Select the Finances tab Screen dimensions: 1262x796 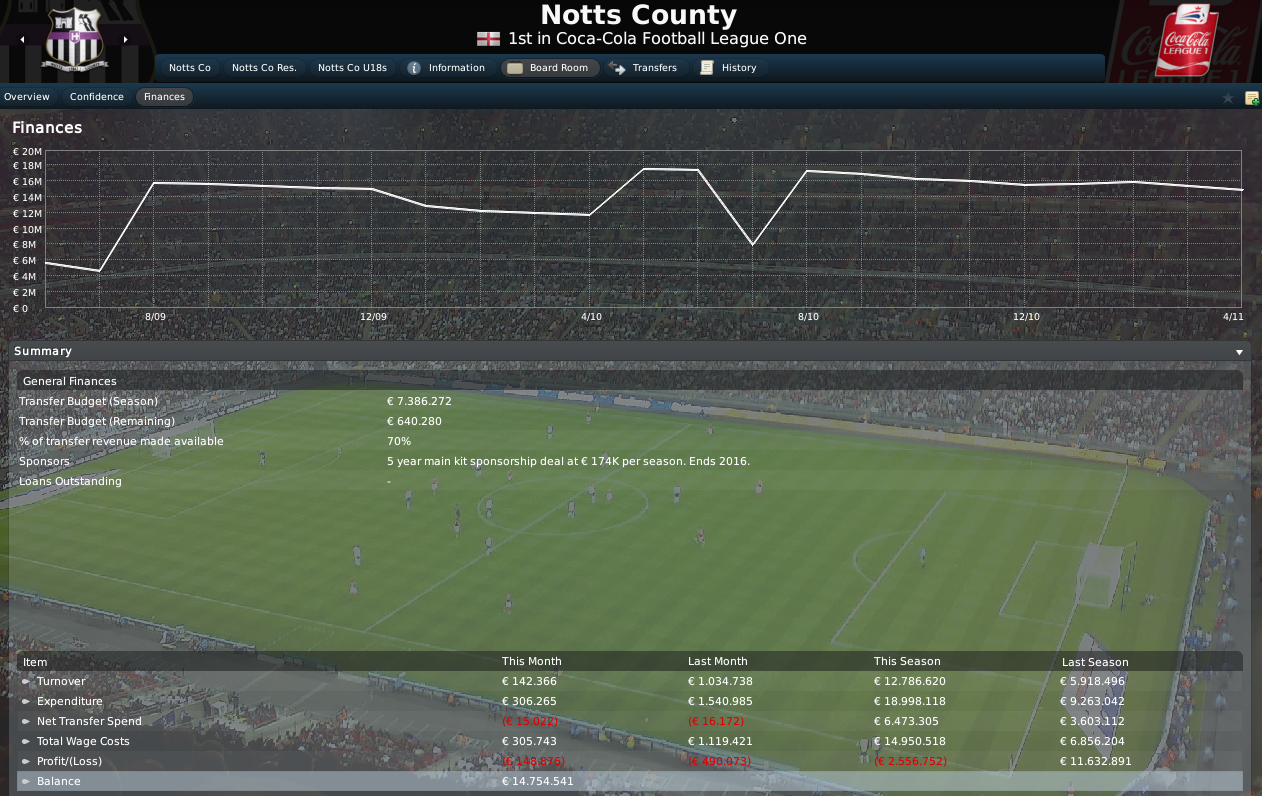[x=164, y=97]
